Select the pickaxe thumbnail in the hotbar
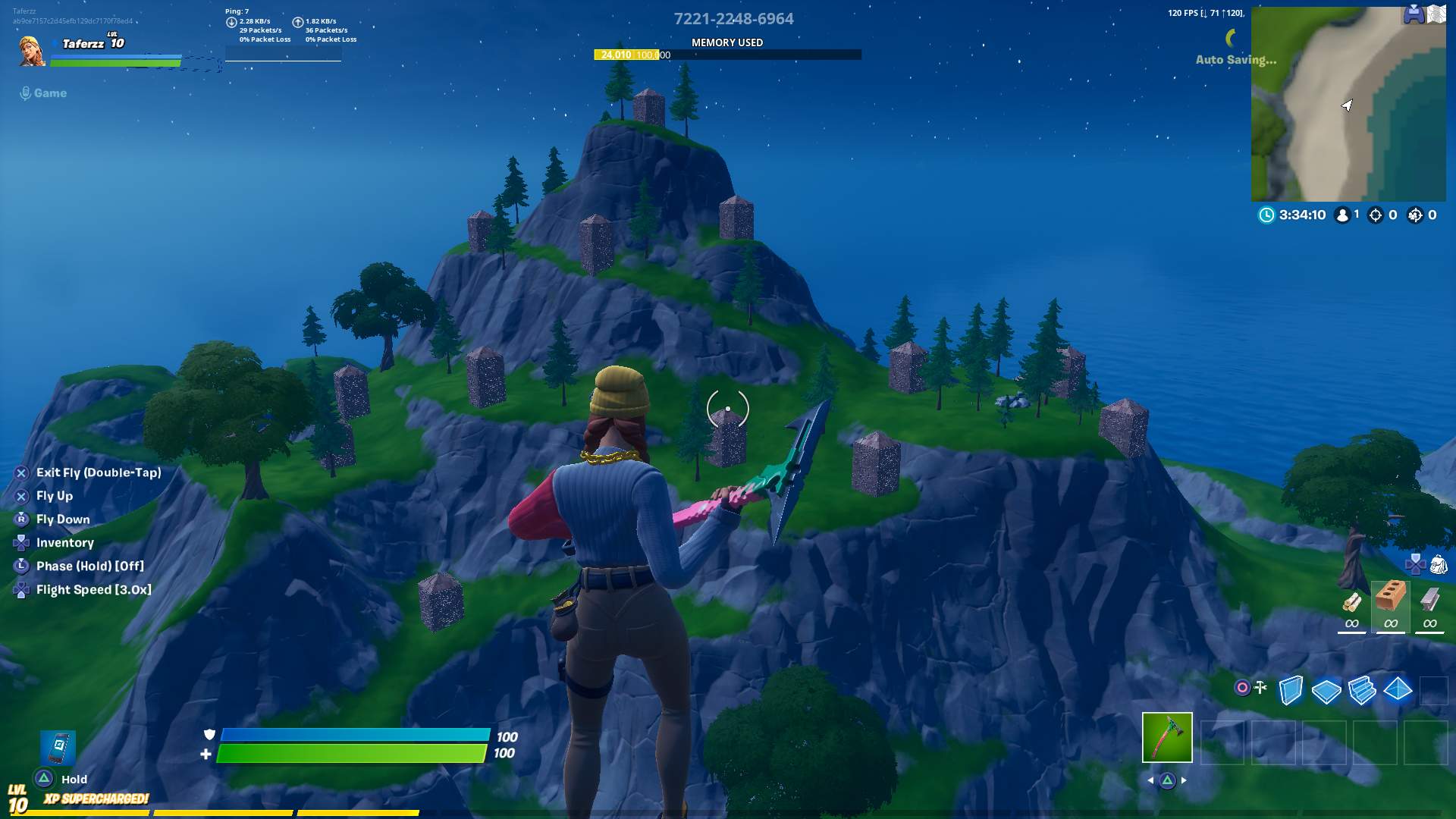Screen dimensions: 1456x819 [x=1168, y=736]
